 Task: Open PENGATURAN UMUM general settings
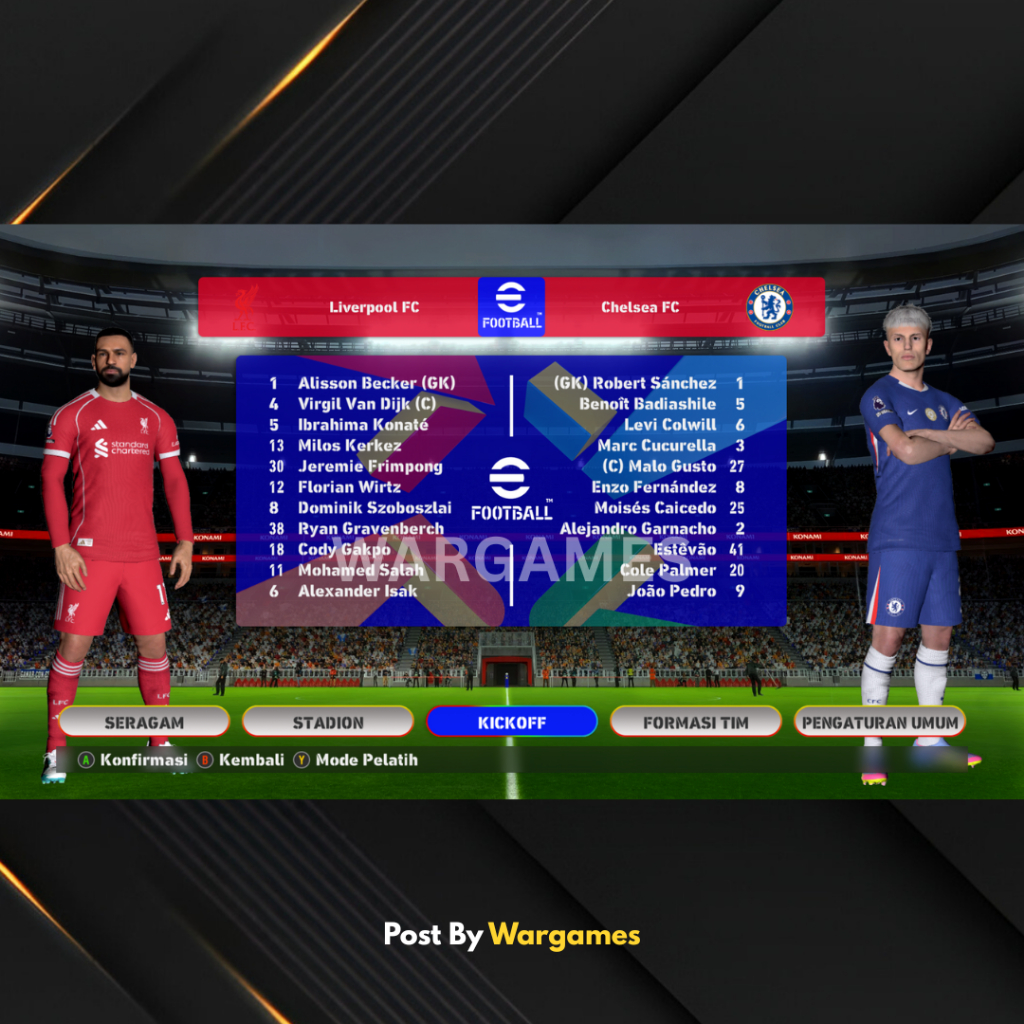point(880,722)
